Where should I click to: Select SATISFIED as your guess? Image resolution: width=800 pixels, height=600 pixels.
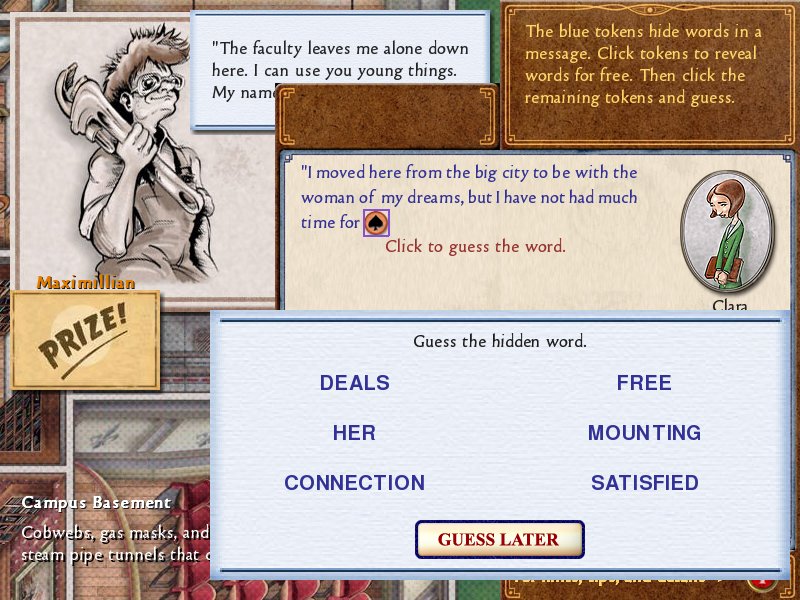[644, 483]
